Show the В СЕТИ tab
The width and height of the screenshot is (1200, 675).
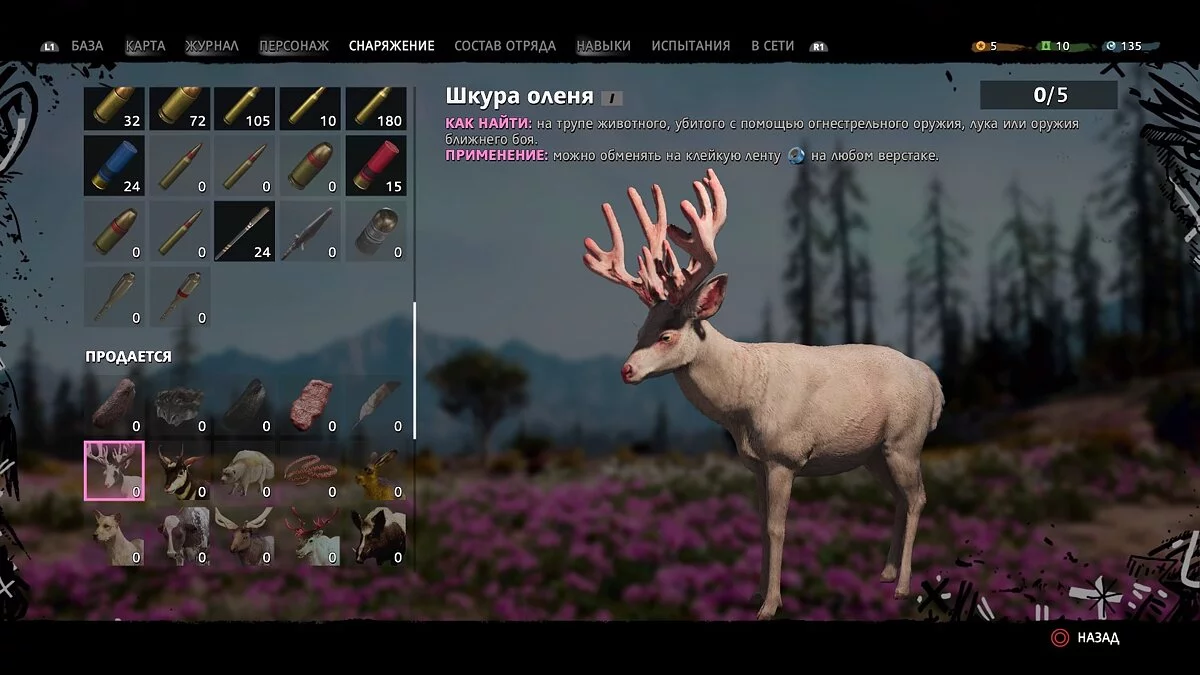[772, 46]
